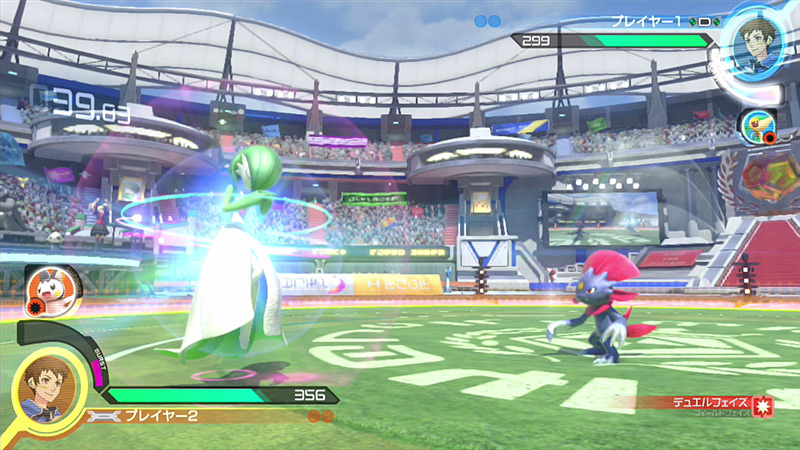
Task: Click the Duel Phase indicator badge
Action: click(762, 406)
